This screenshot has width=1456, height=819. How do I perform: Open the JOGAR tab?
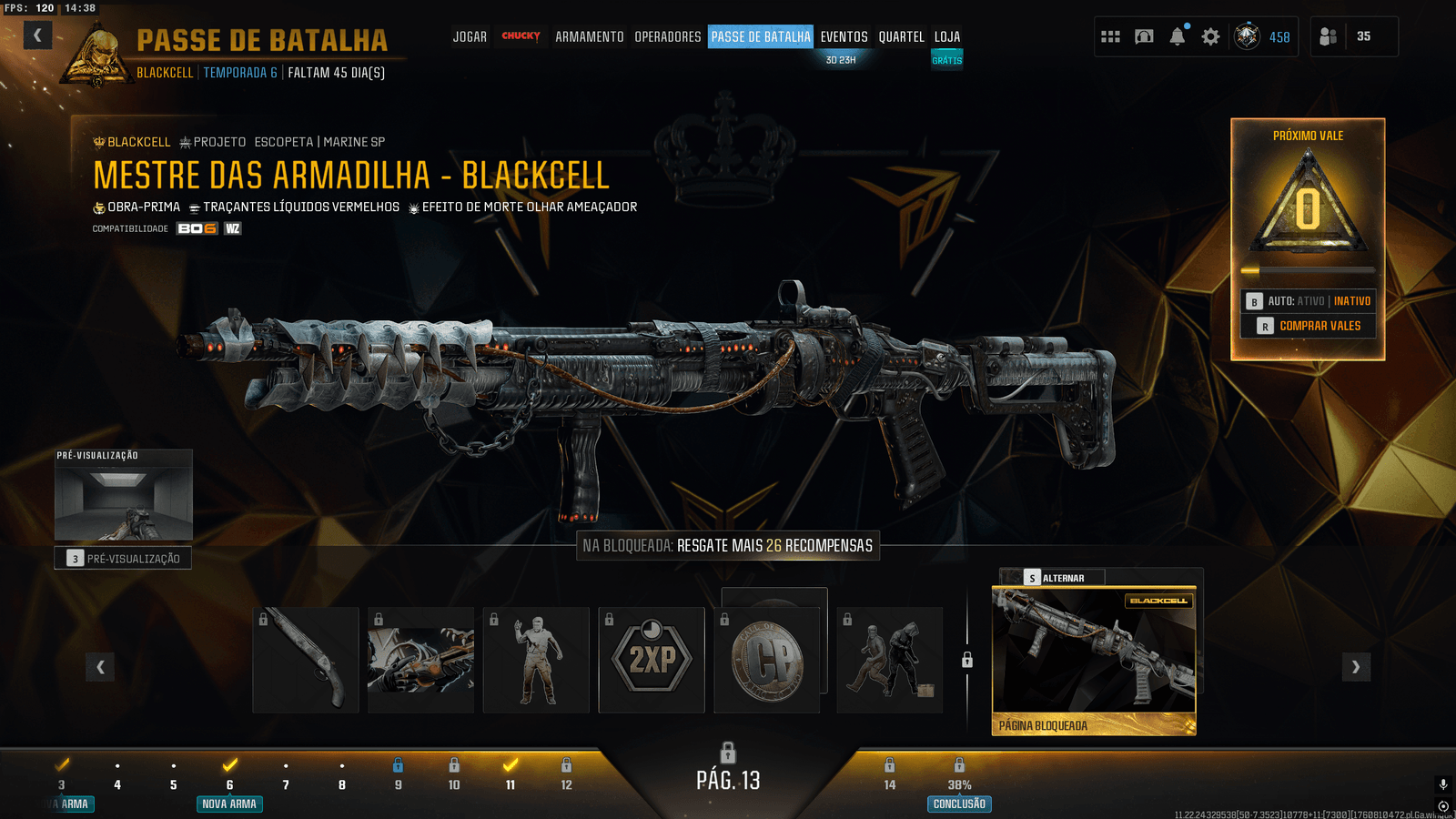click(x=470, y=37)
